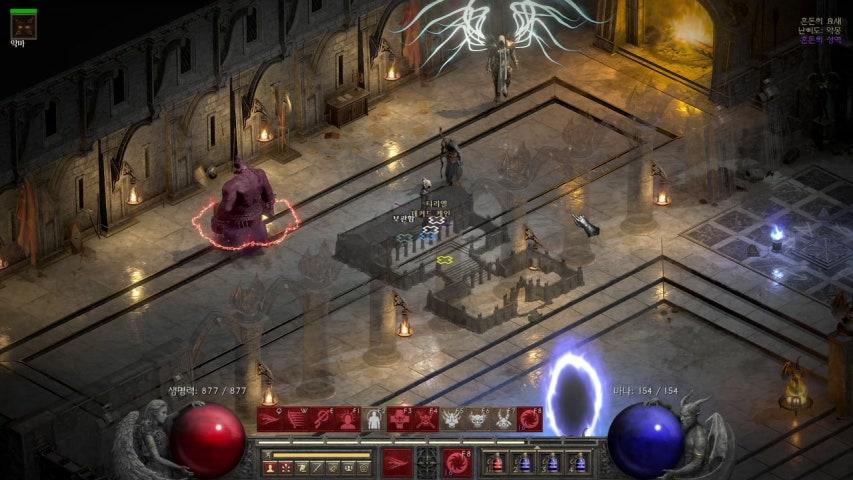The height and width of the screenshot is (480, 853).
Task: Activate the skill bound to Q
Action: tap(270, 419)
